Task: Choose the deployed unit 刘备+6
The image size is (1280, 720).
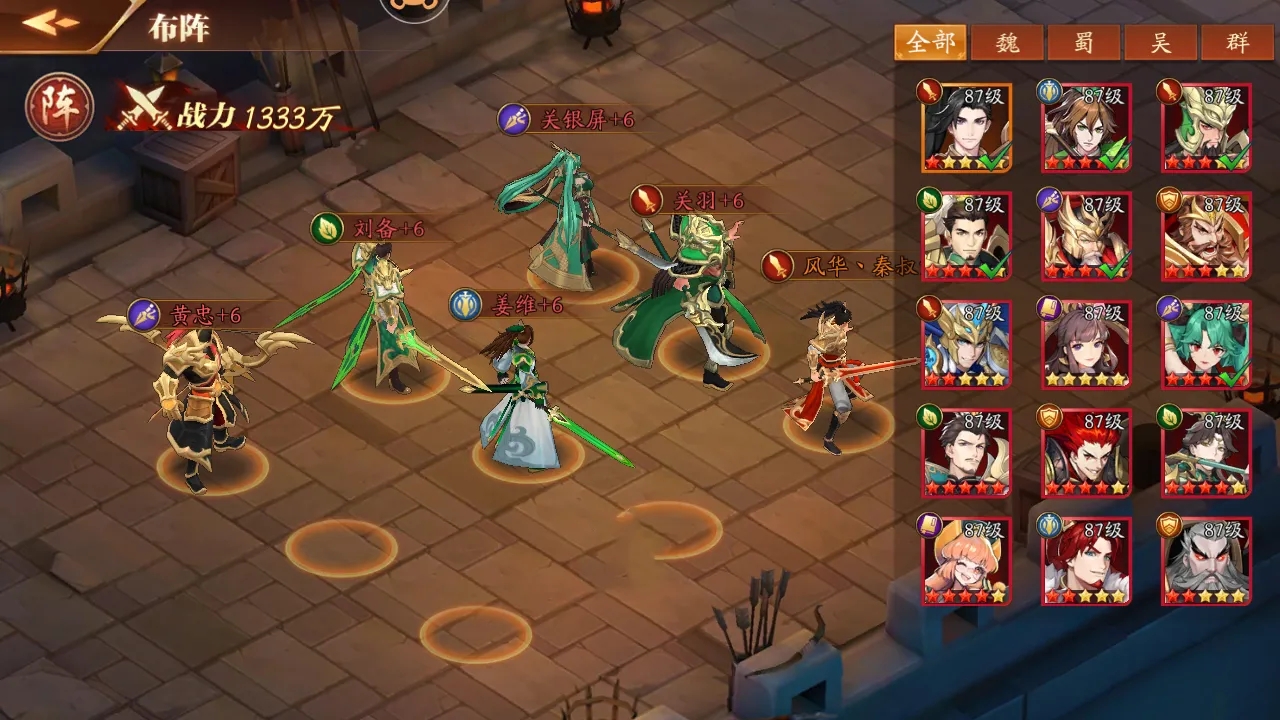Action: 385,320
